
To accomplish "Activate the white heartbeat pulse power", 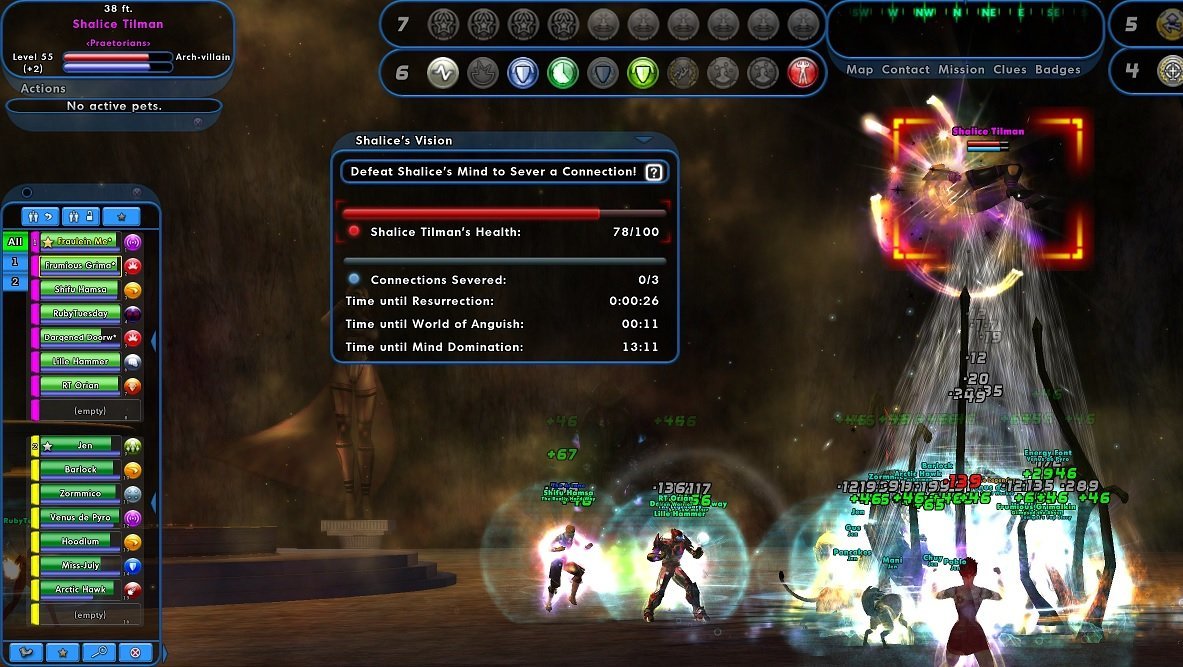I will (x=443, y=72).
